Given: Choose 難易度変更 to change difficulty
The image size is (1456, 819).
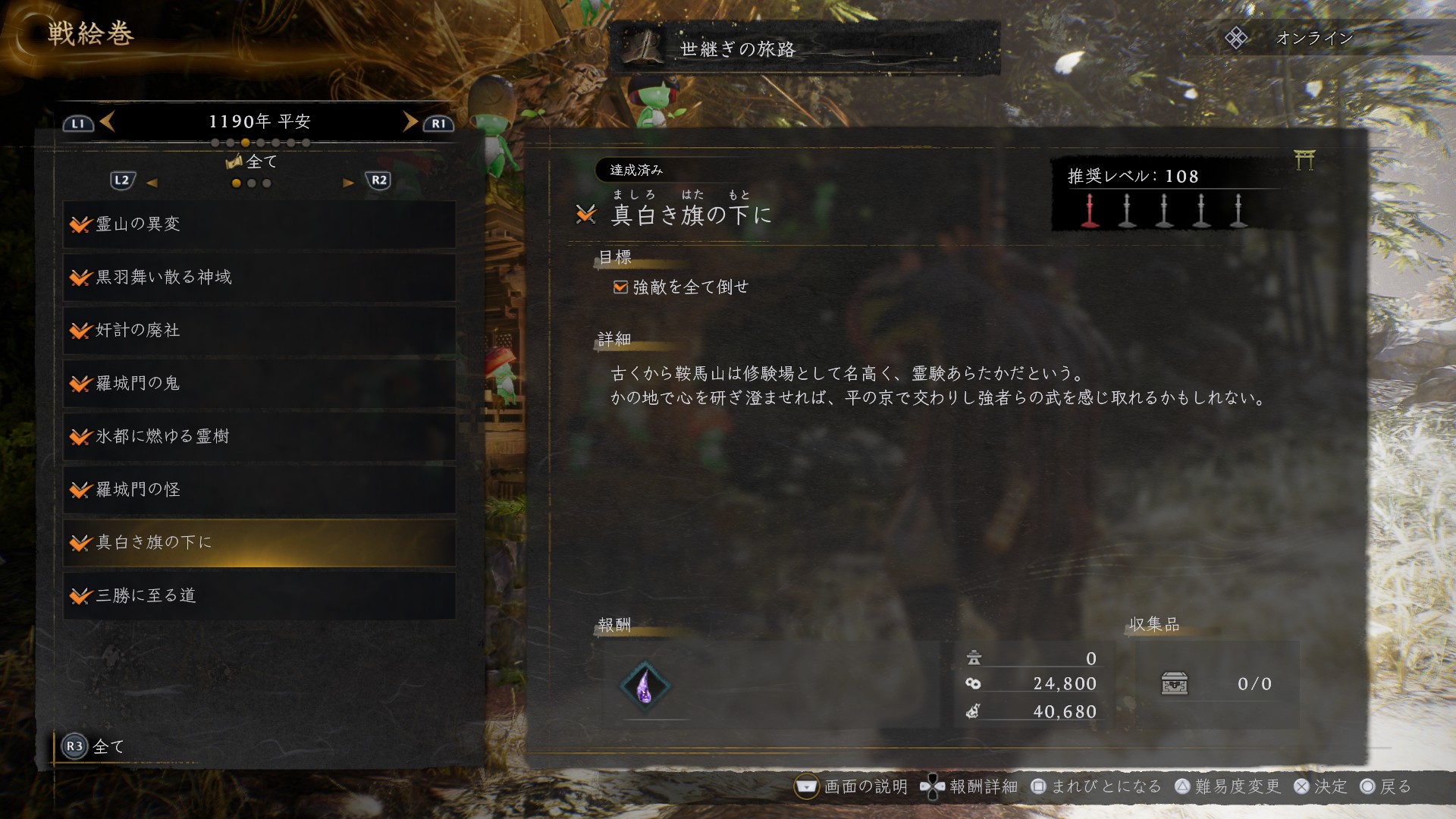Looking at the screenshot, I should pyautogui.click(x=1228, y=787).
